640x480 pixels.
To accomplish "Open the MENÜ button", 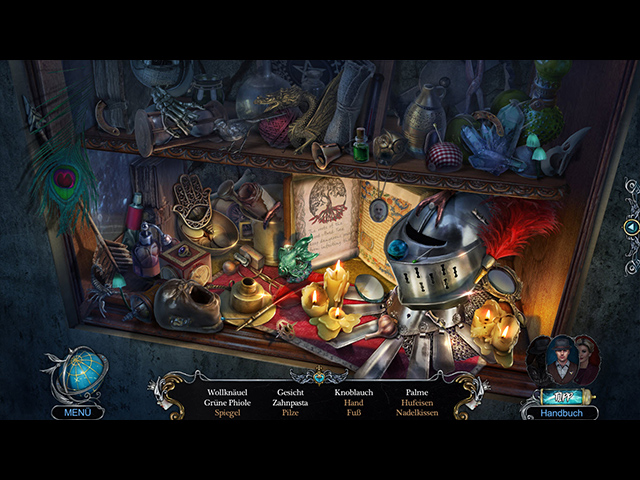I will 77,412.
